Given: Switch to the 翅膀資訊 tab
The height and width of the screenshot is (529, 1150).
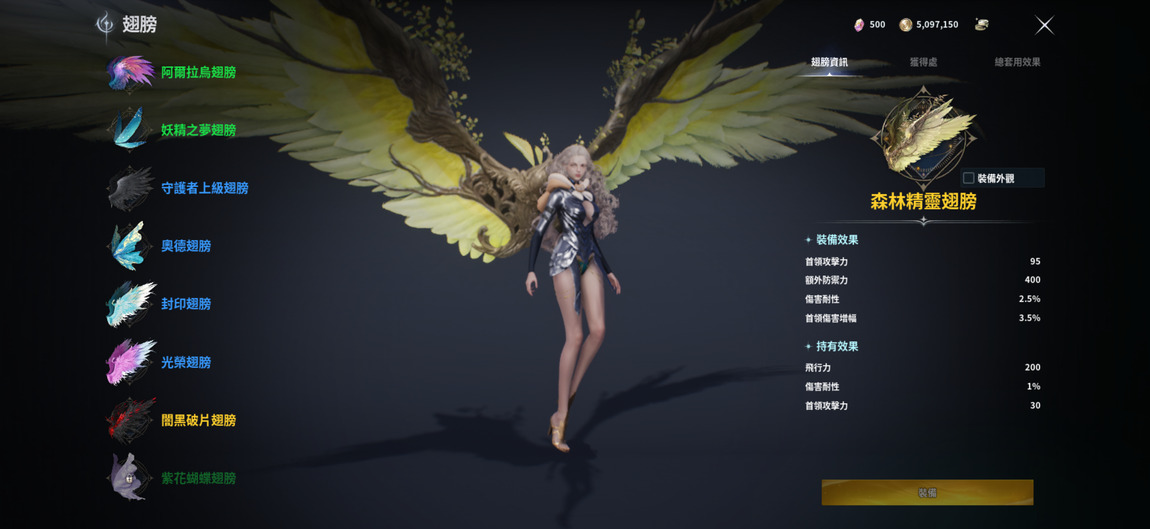Looking at the screenshot, I should [x=829, y=62].
